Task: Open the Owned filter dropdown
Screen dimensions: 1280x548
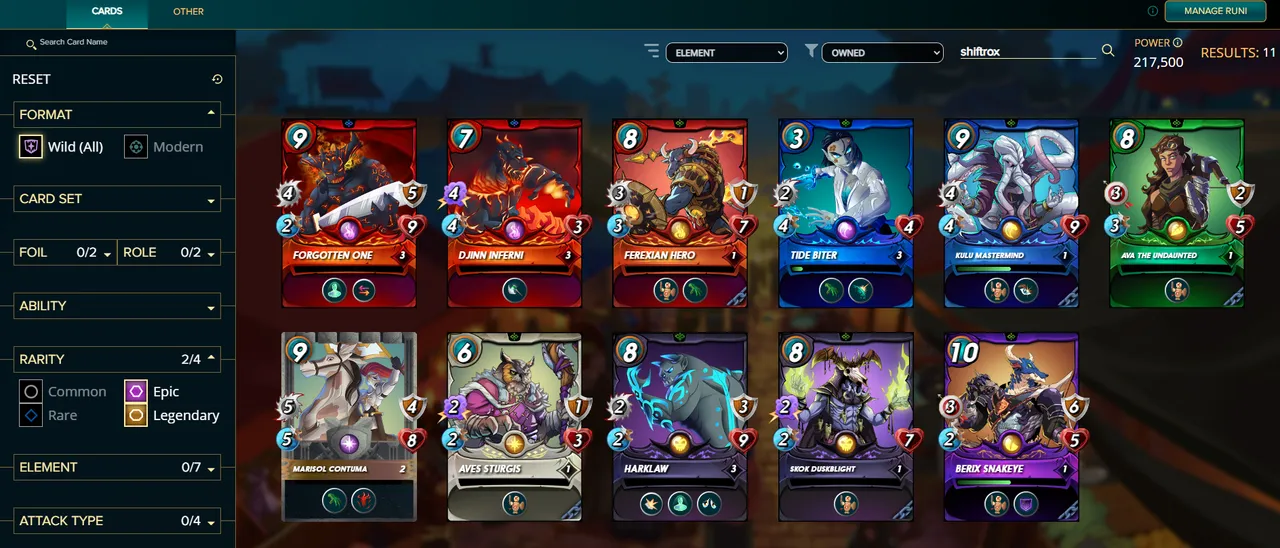Action: click(881, 52)
